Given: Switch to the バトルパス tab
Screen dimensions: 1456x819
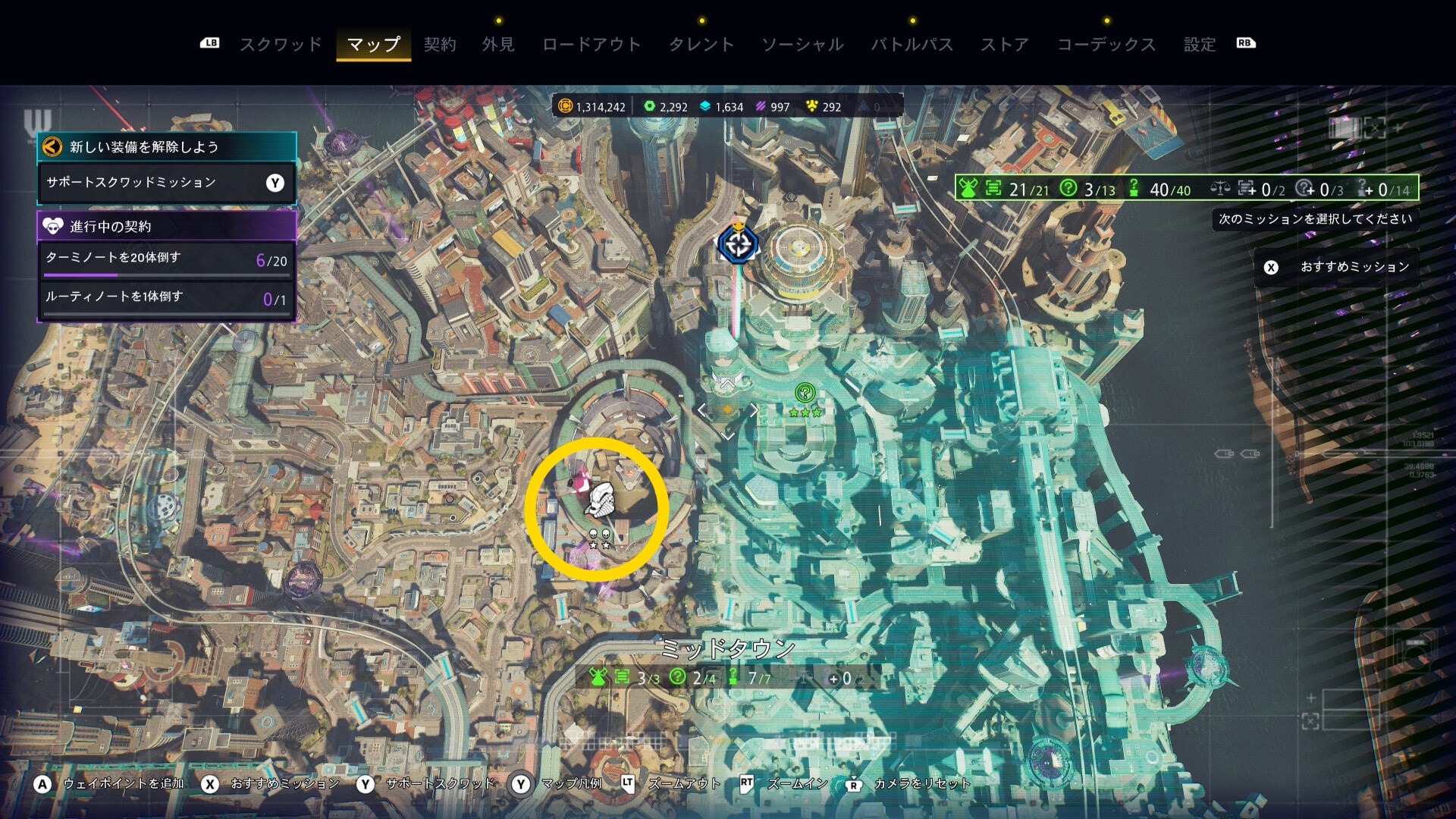Looking at the screenshot, I should point(912,45).
